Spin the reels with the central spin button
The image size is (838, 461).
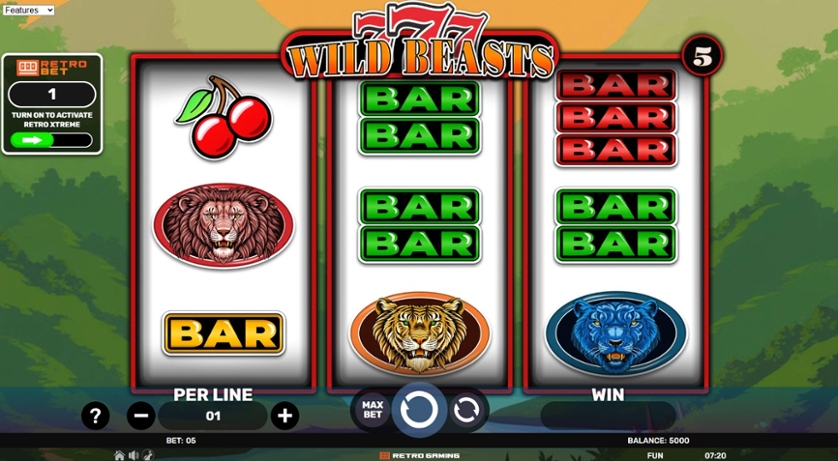coord(419,409)
